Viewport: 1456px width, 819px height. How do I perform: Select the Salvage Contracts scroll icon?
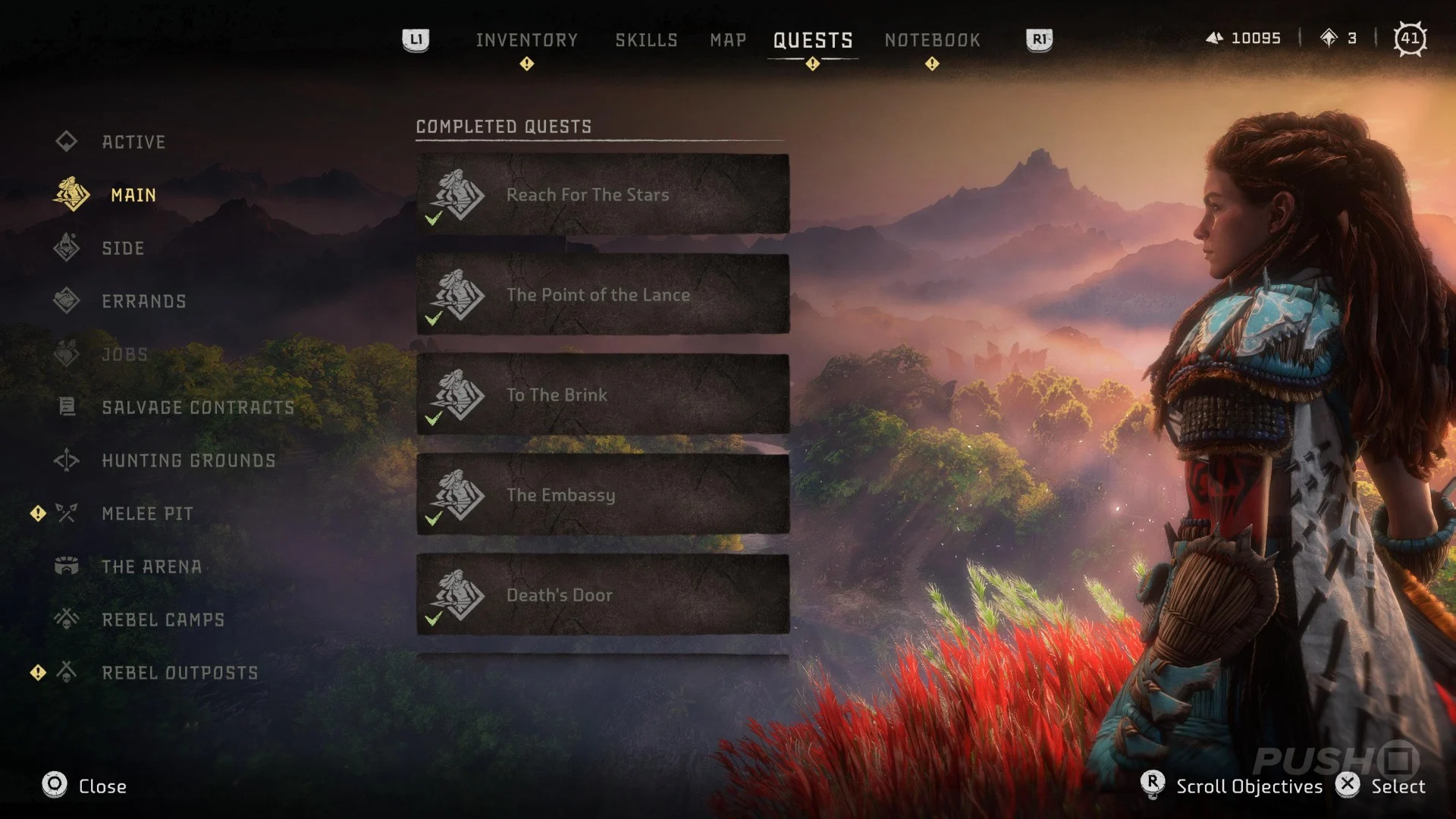pyautogui.click(x=67, y=407)
